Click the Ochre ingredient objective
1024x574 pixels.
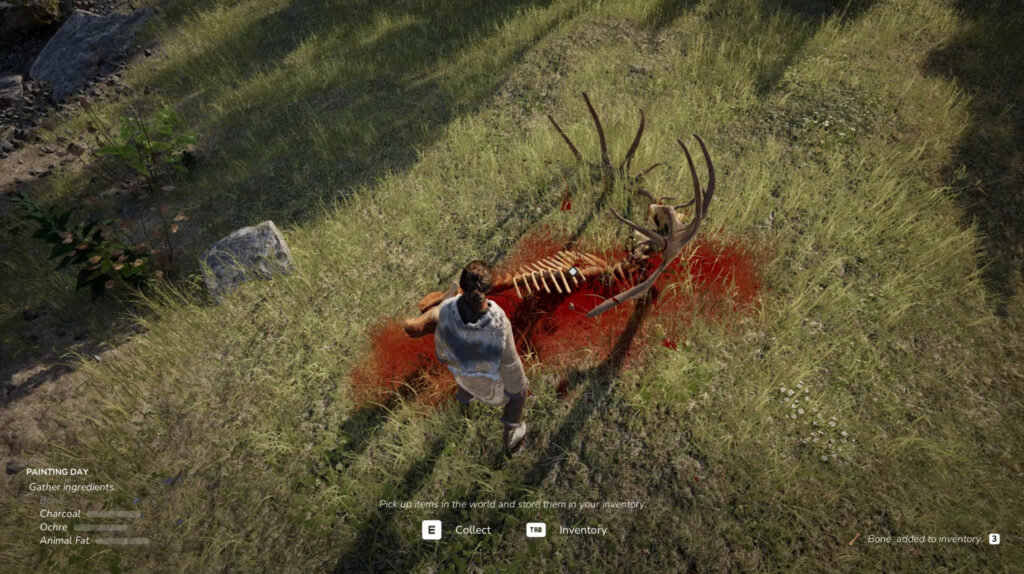coord(54,527)
